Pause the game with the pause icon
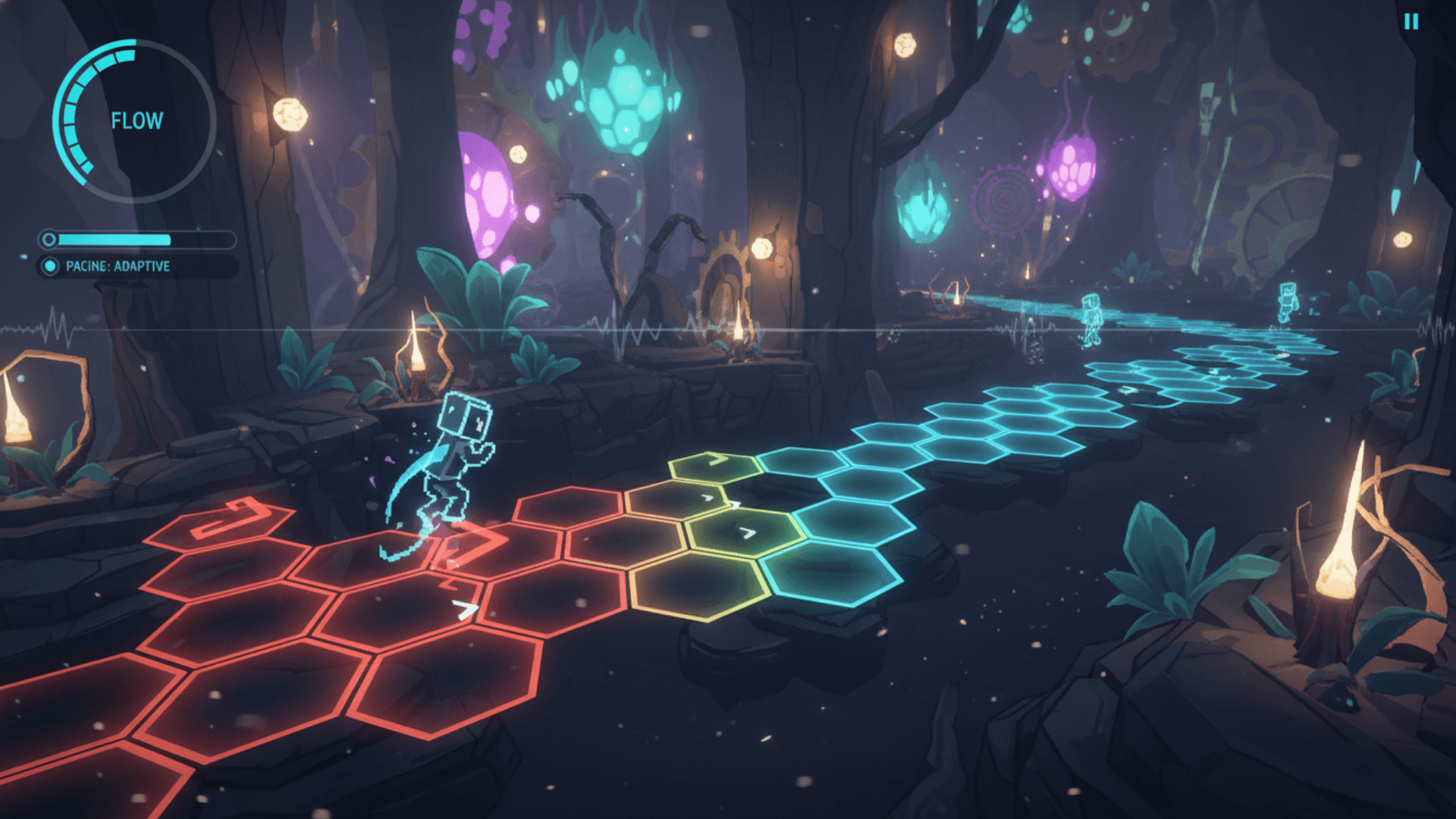1456x819 pixels. coord(1410,22)
